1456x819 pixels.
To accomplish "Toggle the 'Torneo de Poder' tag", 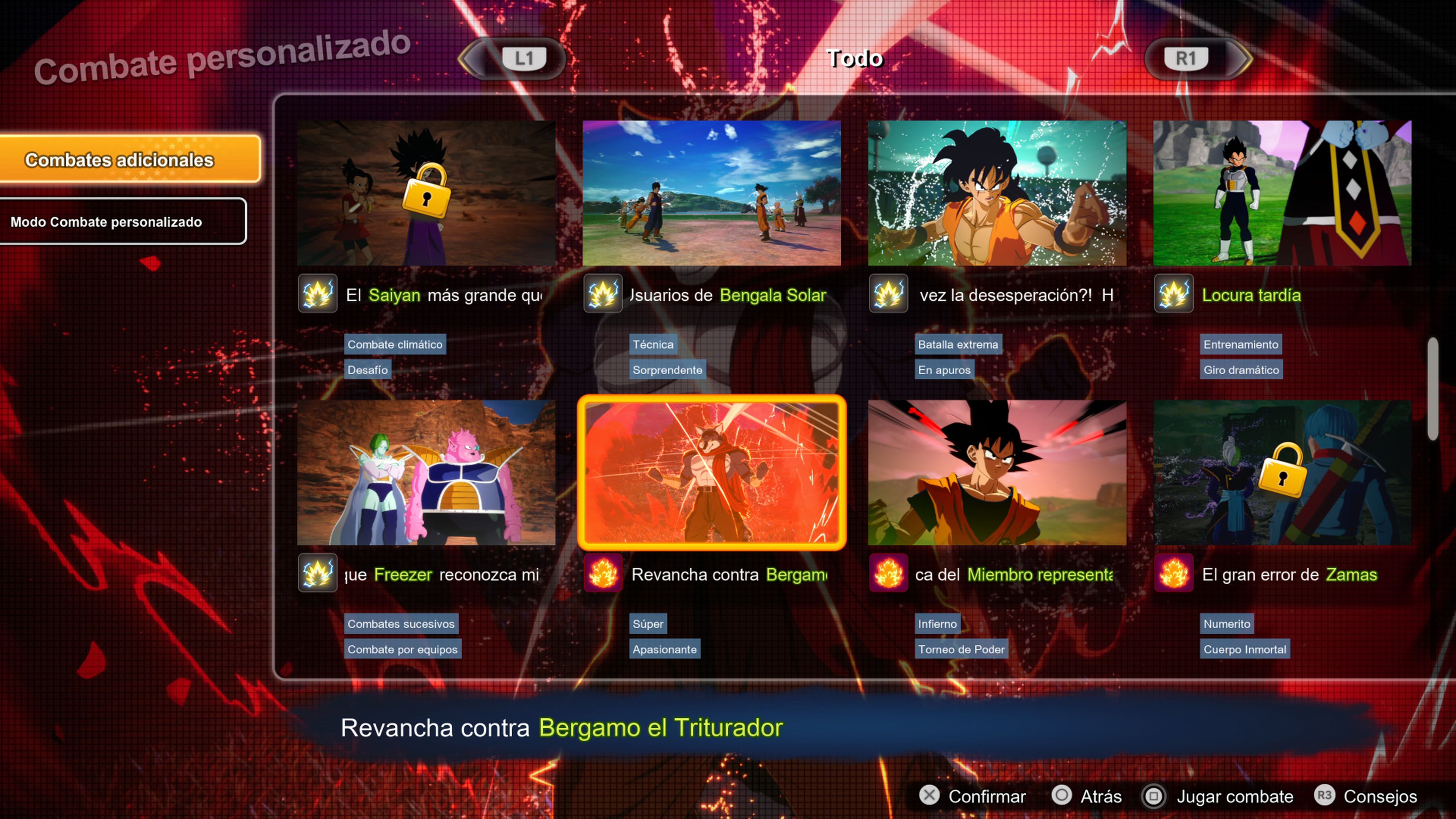I will click(x=961, y=649).
